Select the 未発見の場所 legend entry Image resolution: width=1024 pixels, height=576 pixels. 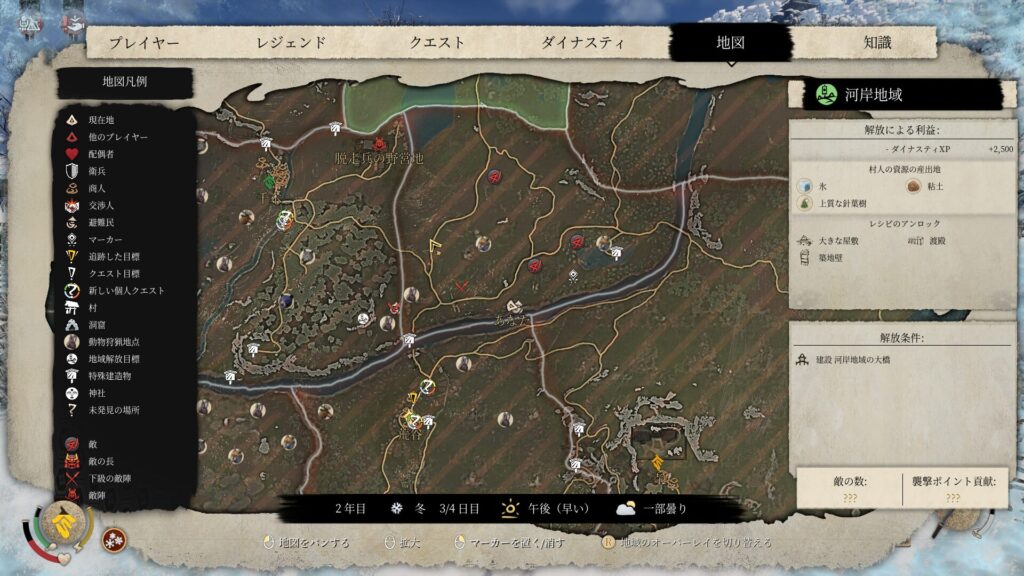(x=114, y=410)
